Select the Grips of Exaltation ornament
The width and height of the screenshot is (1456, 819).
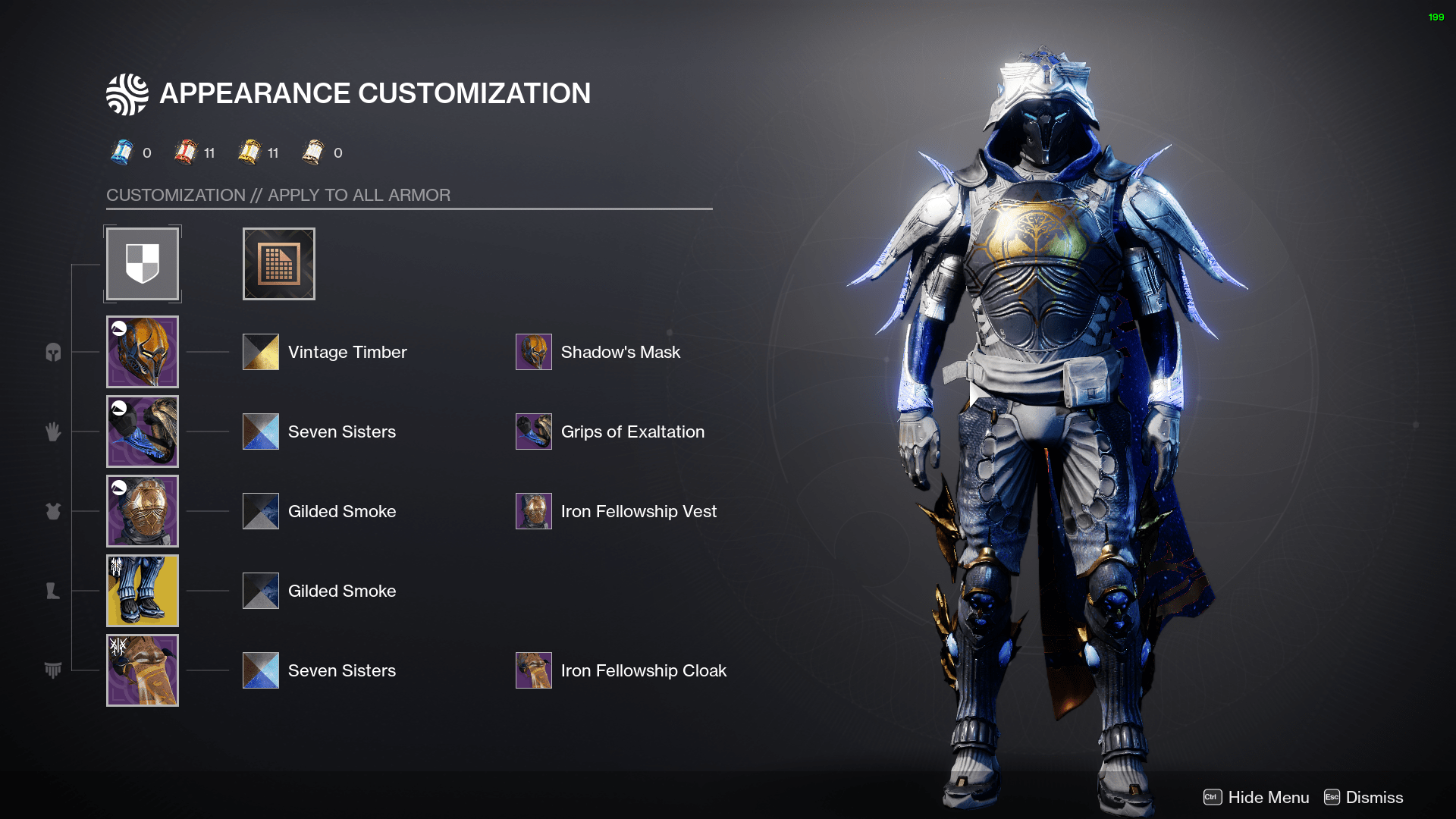click(533, 431)
